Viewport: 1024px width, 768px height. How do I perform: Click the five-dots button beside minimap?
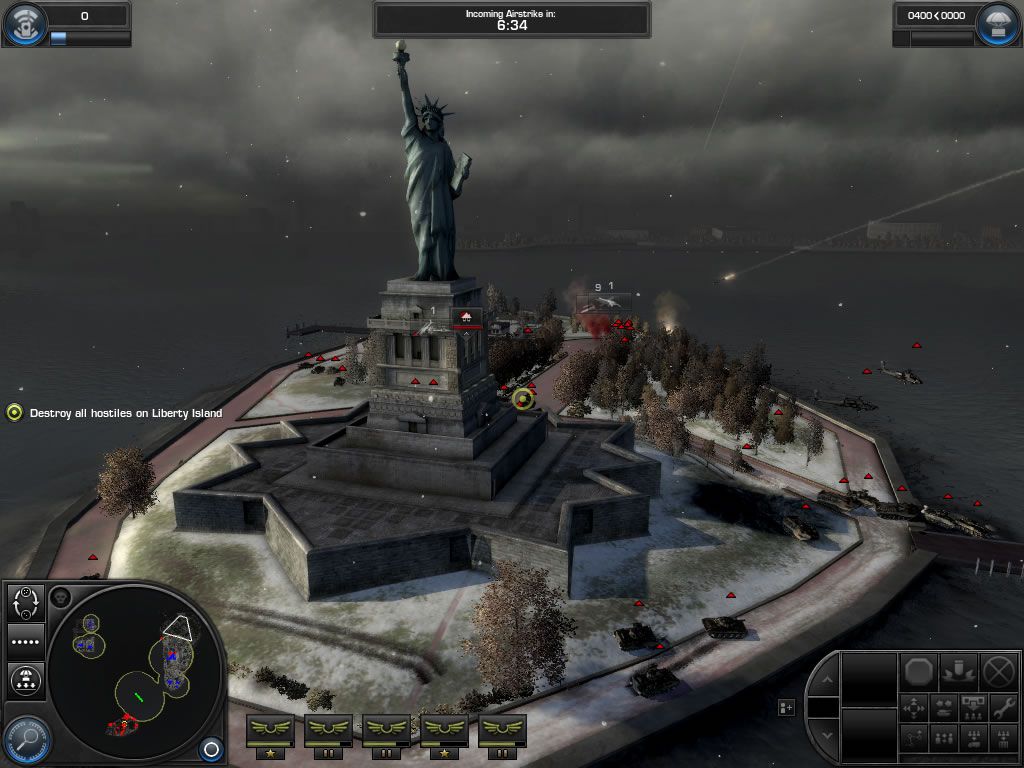(x=26, y=642)
